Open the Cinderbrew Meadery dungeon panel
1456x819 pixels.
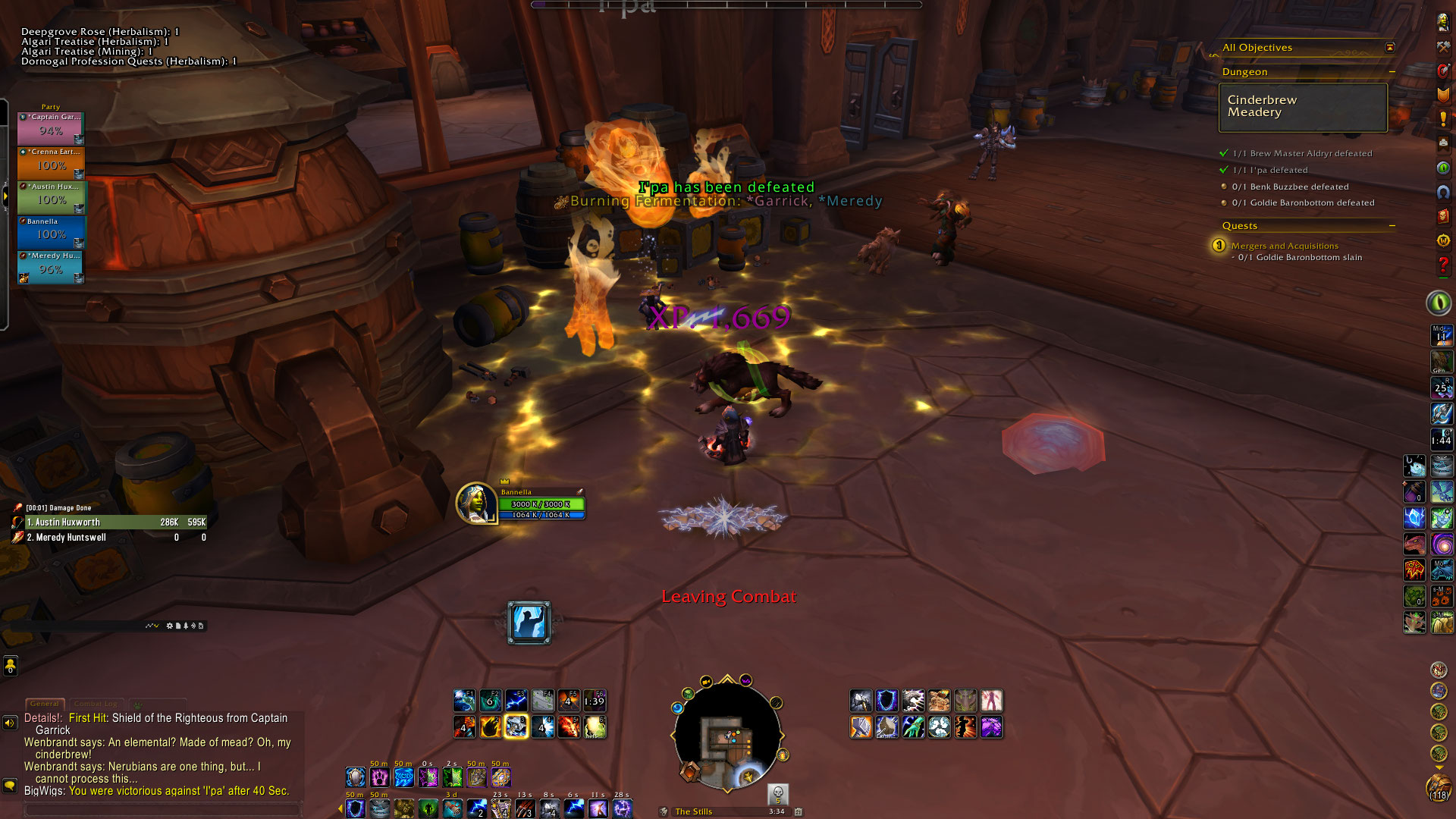pyautogui.click(x=1302, y=107)
